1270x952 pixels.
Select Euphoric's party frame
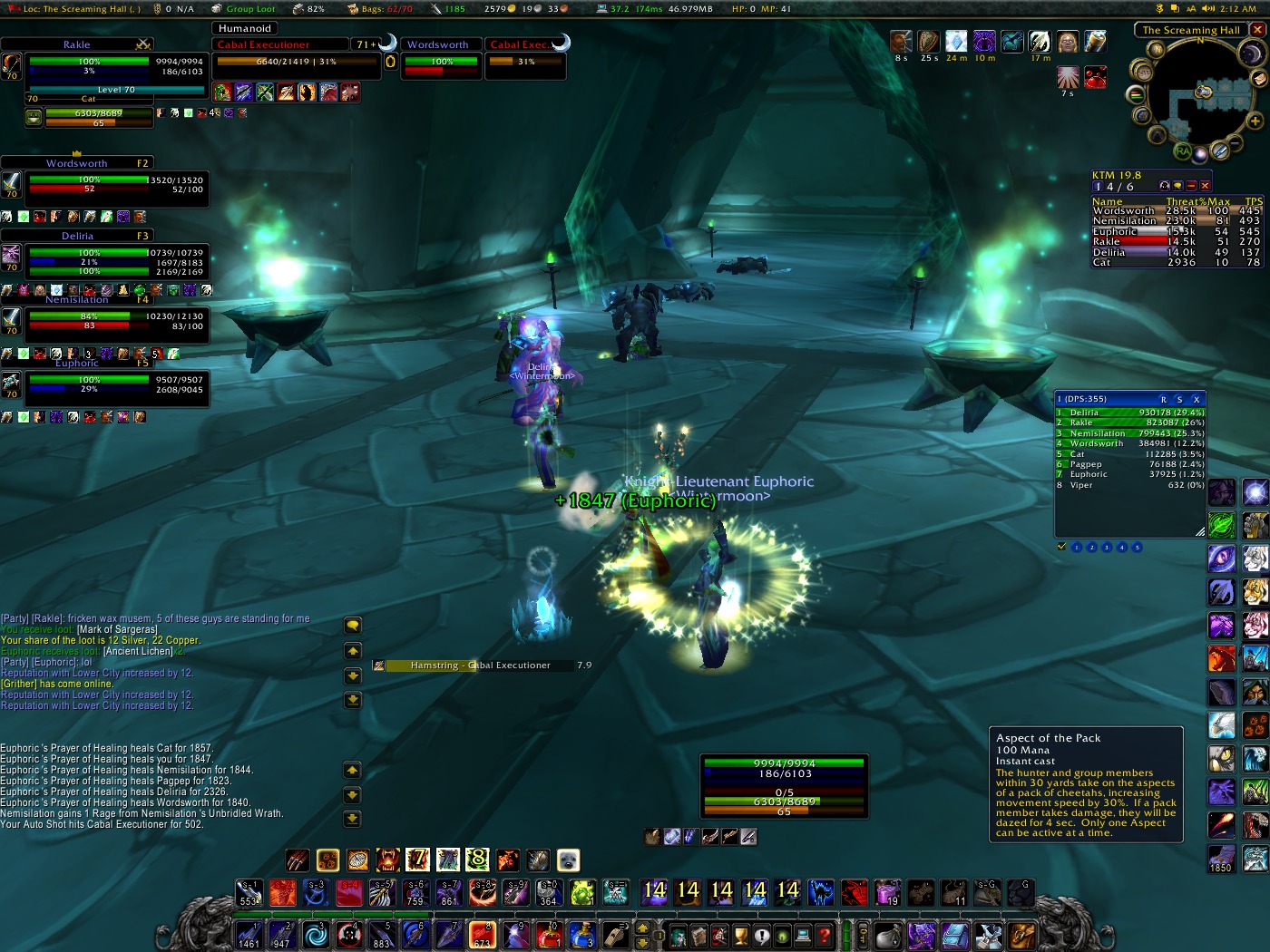pos(77,364)
